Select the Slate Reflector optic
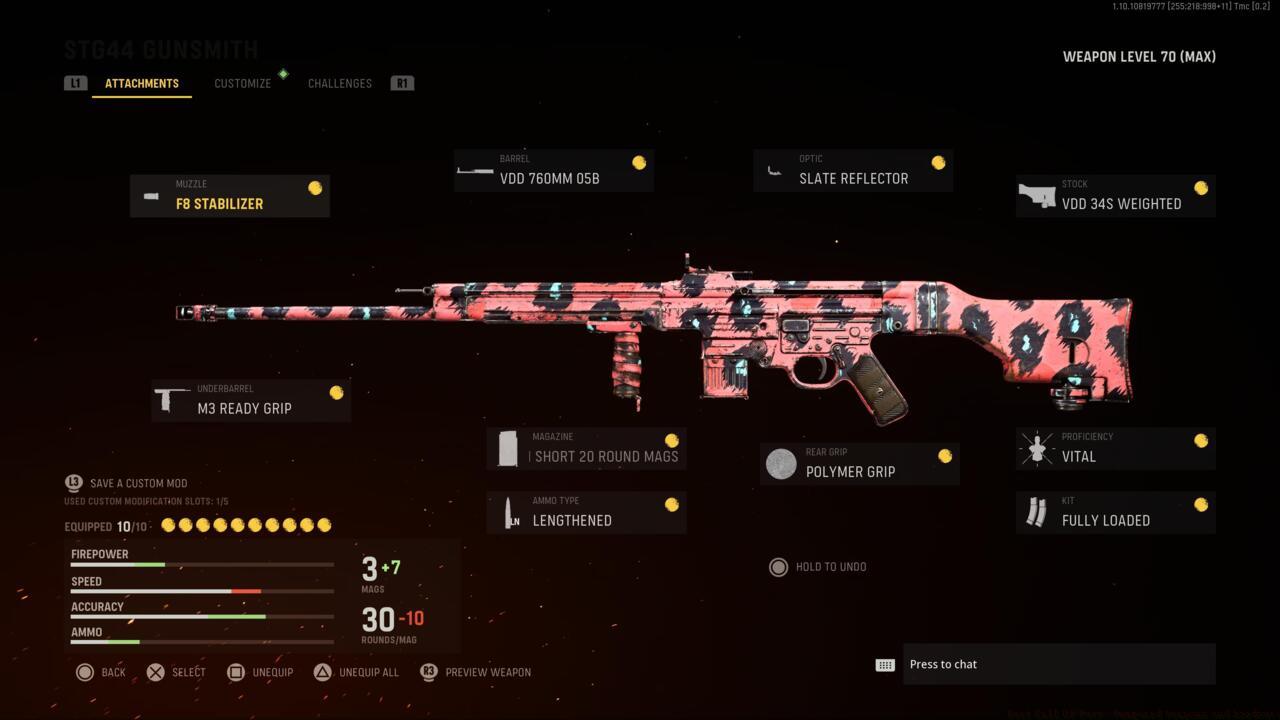 (852, 170)
